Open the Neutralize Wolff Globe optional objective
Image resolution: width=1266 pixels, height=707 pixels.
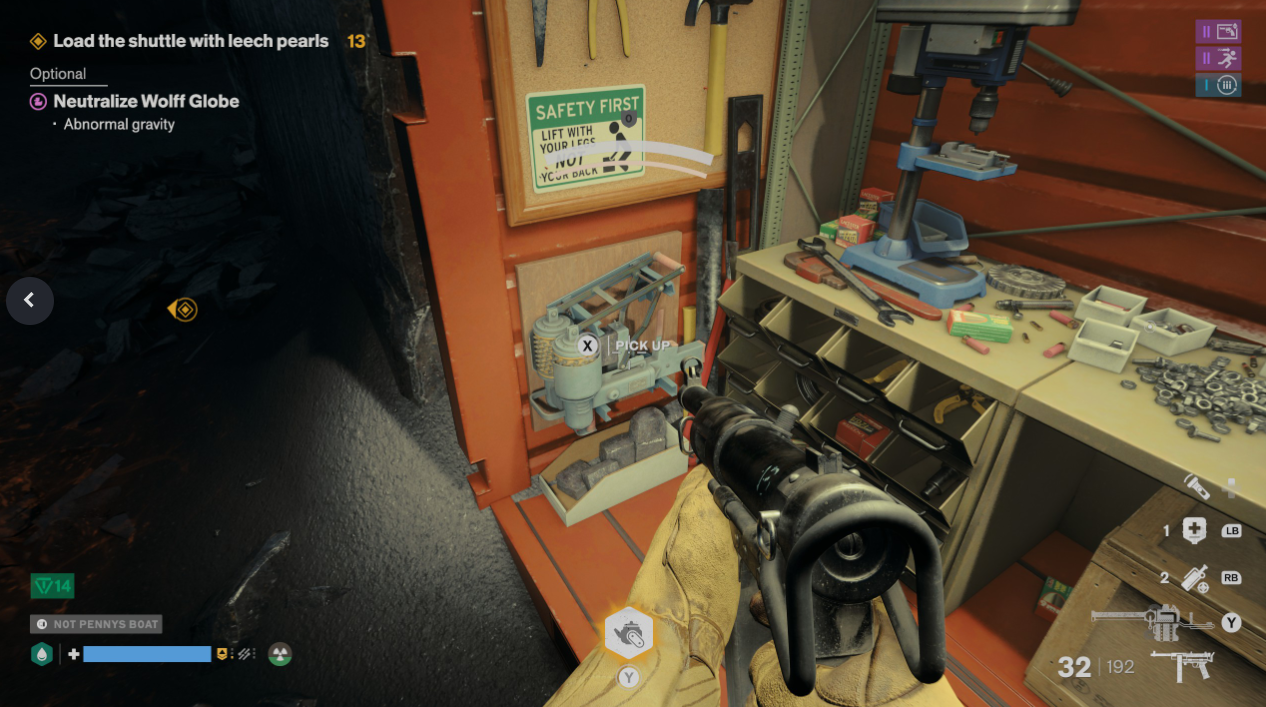(145, 101)
